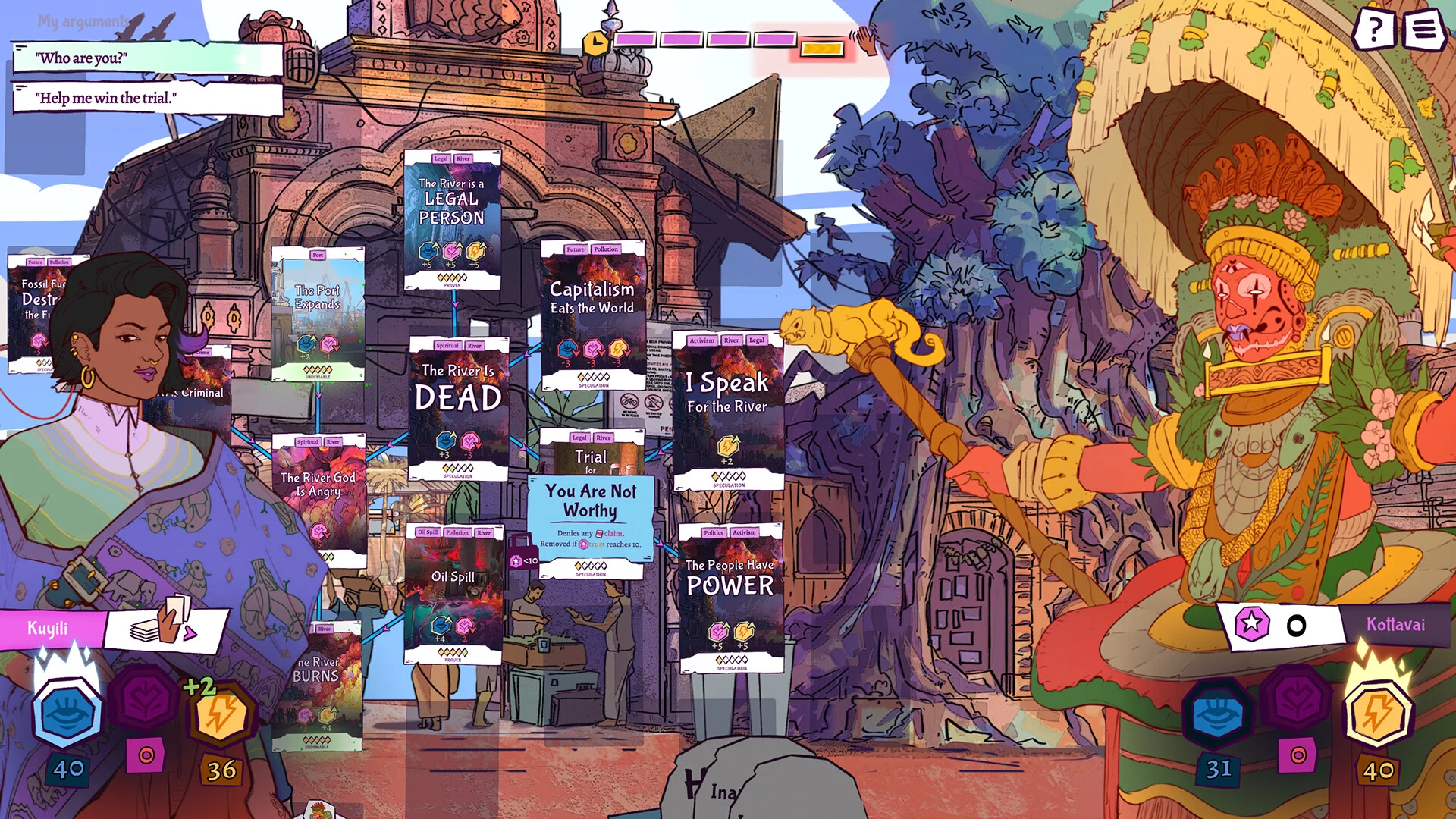Open the hamburger menu

coord(1423,30)
